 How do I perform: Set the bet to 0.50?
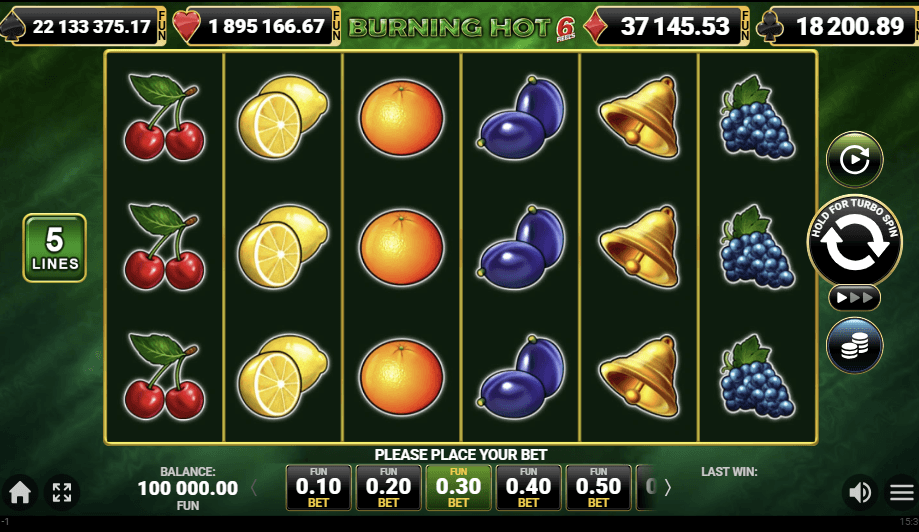599,487
